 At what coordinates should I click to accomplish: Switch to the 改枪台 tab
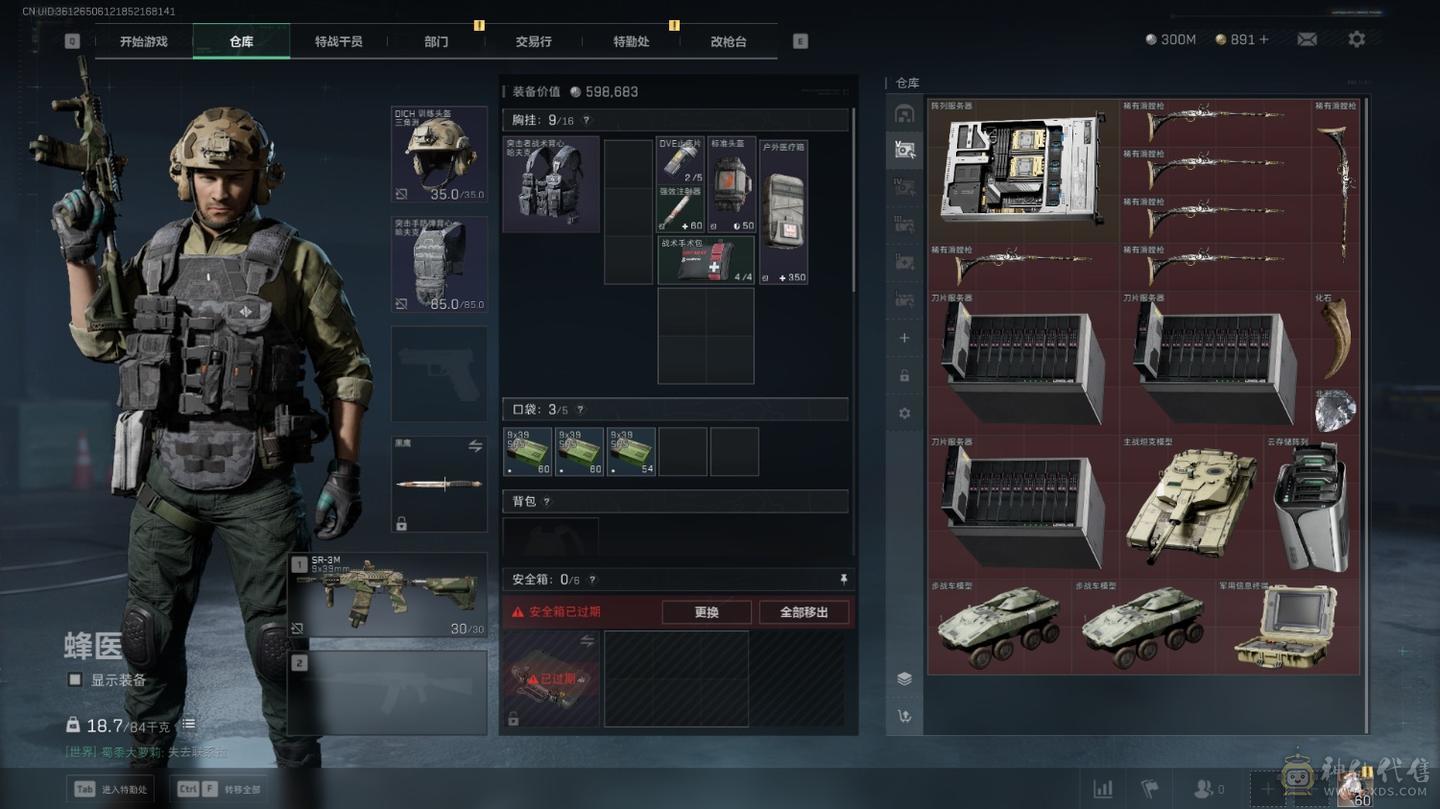tap(728, 42)
